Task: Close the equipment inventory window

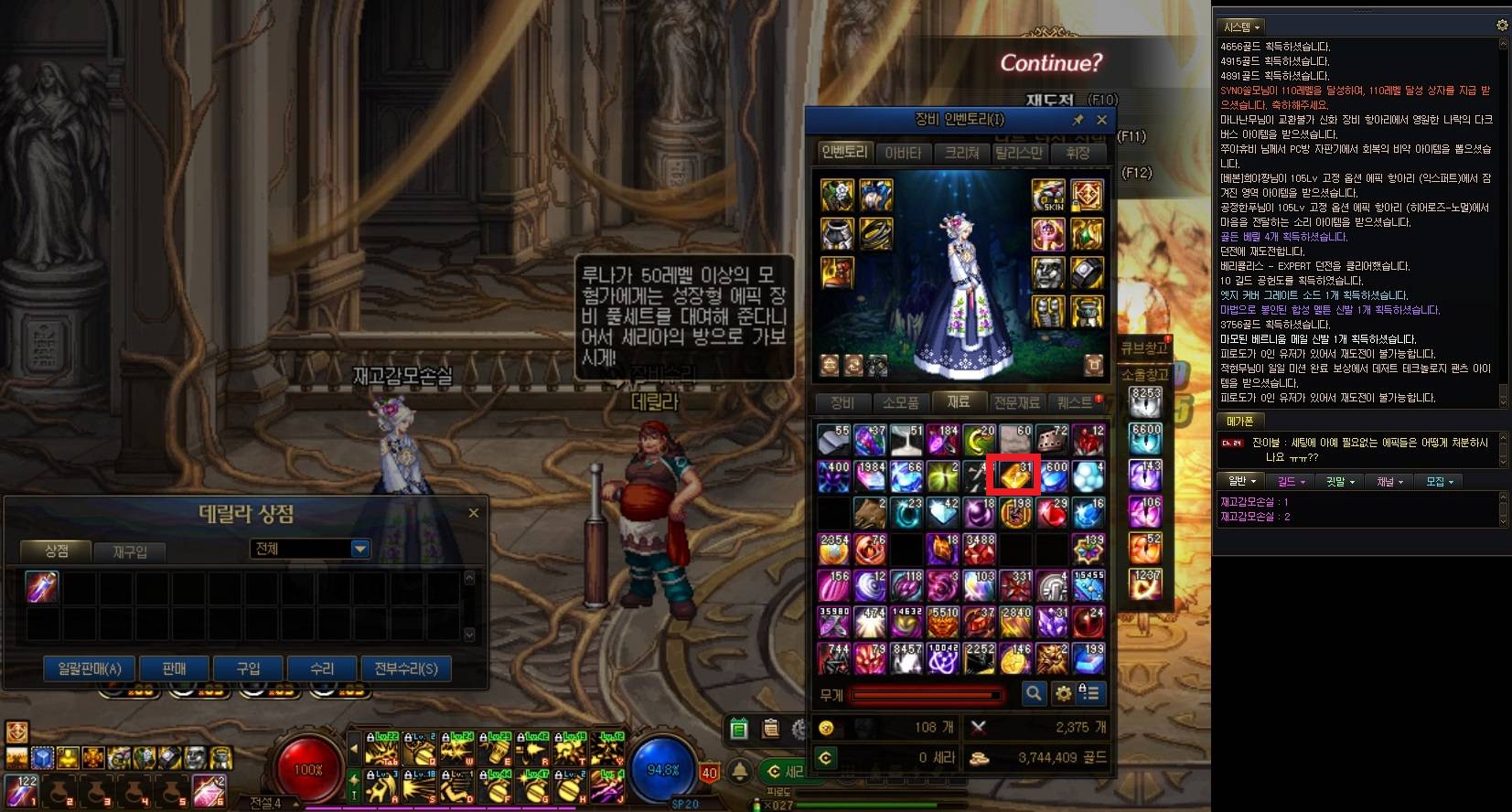Action: (x=1101, y=120)
